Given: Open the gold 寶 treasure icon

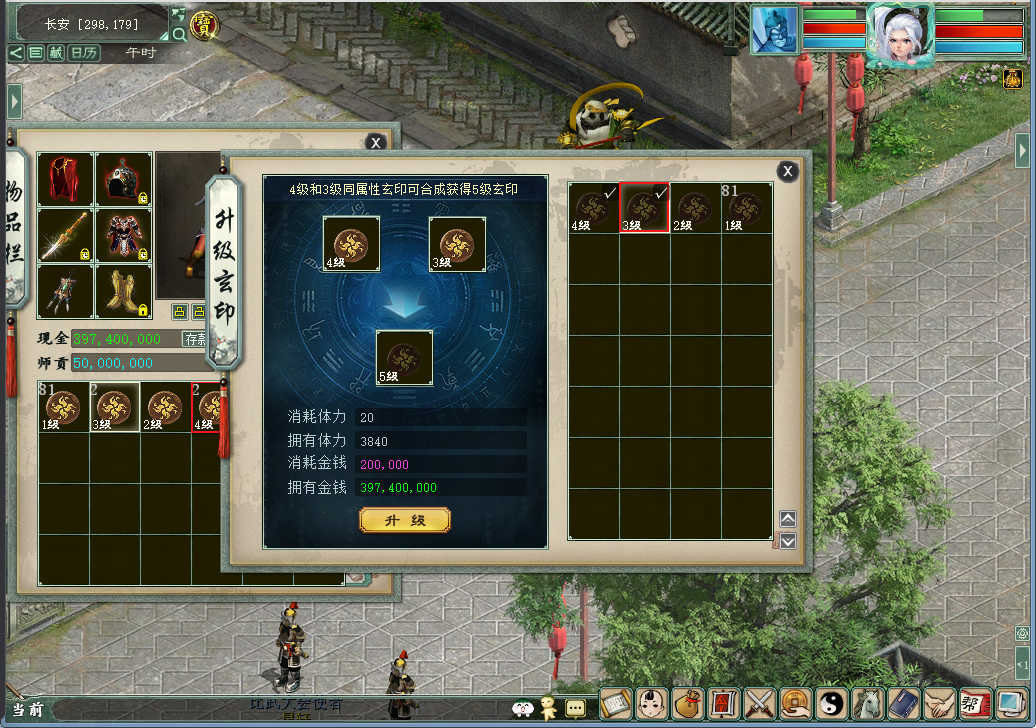Looking at the screenshot, I should [205, 24].
